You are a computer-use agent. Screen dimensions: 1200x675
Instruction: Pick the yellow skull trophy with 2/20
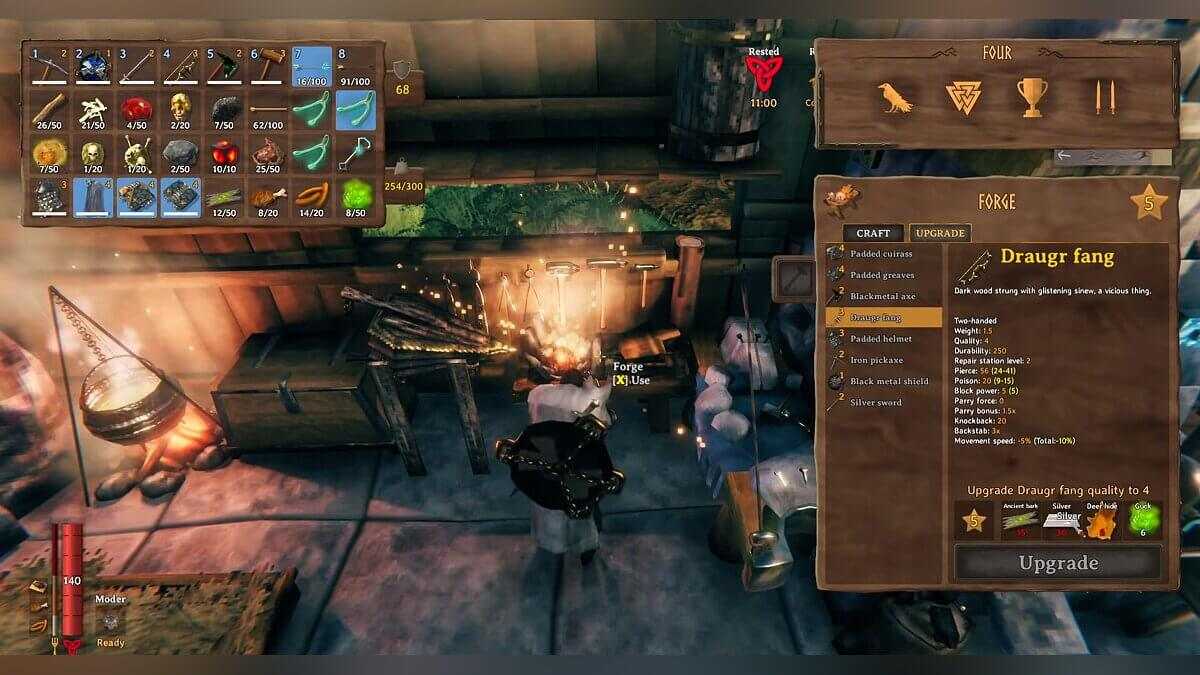[180, 110]
